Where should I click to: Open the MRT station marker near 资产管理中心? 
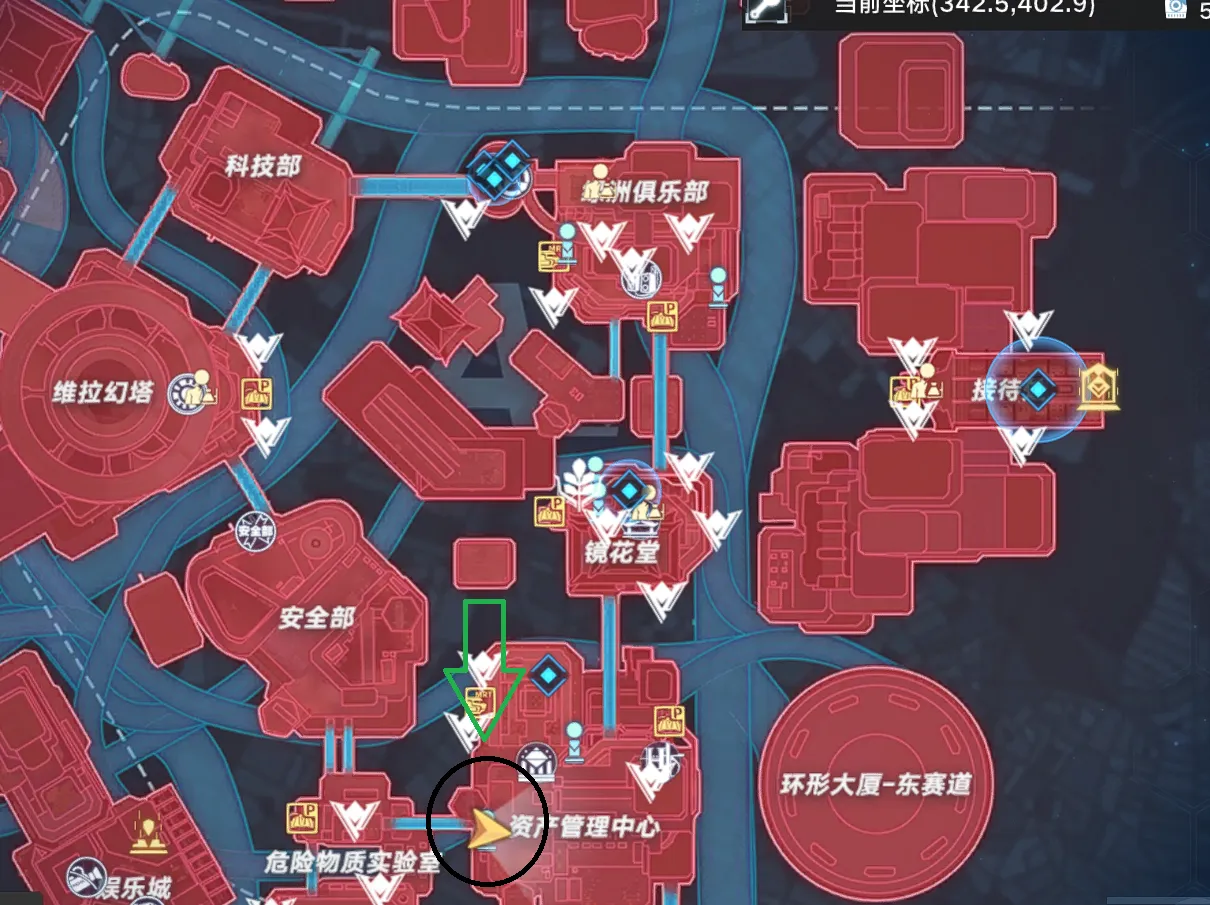(x=482, y=698)
